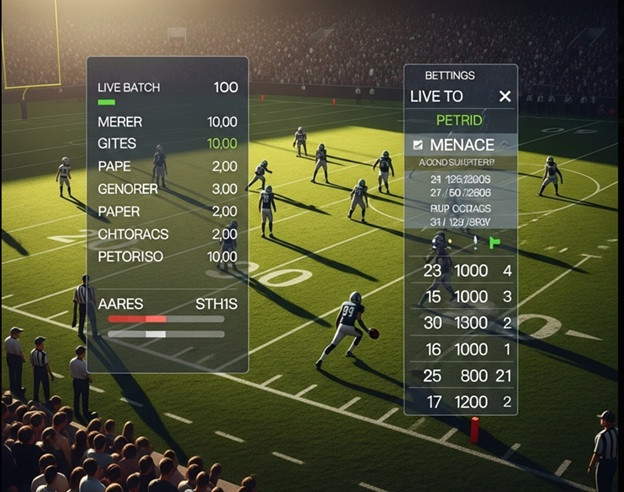624x492 pixels.
Task: Select the table row starting with 16
Action: [x=460, y=349]
